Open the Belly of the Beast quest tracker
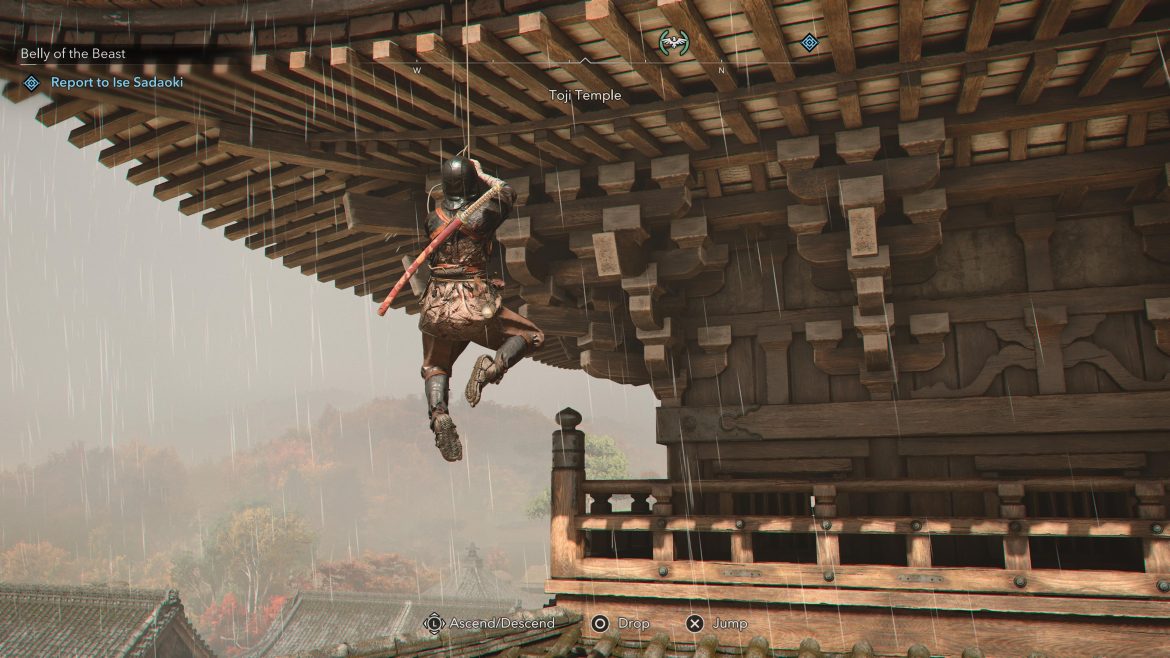 click(73, 53)
